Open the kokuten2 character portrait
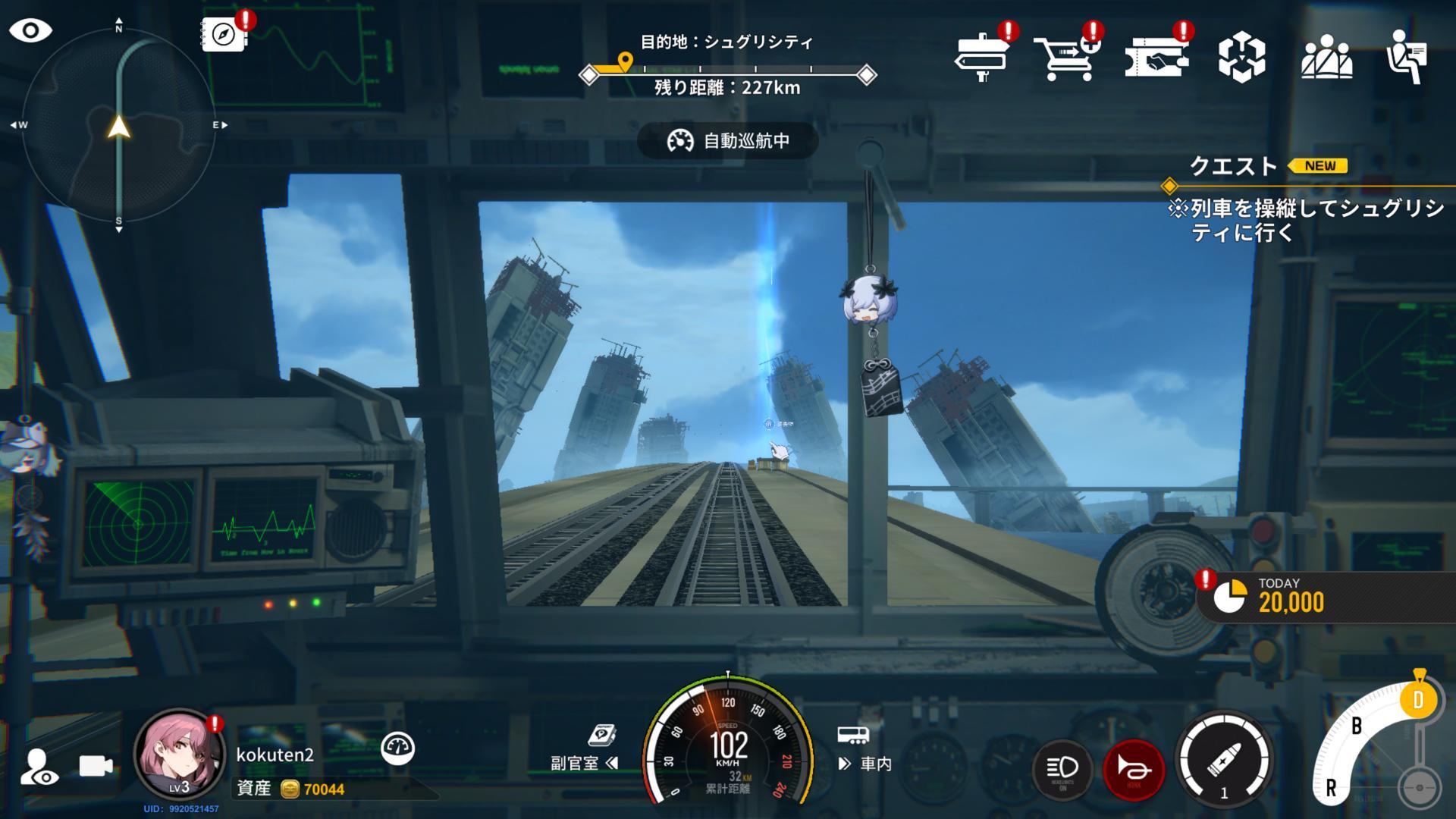1456x819 pixels. coord(180,755)
